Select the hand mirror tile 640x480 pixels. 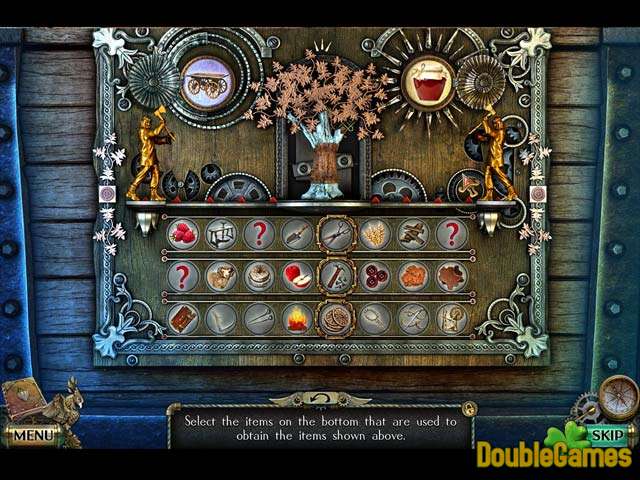pyautogui.click(x=374, y=318)
